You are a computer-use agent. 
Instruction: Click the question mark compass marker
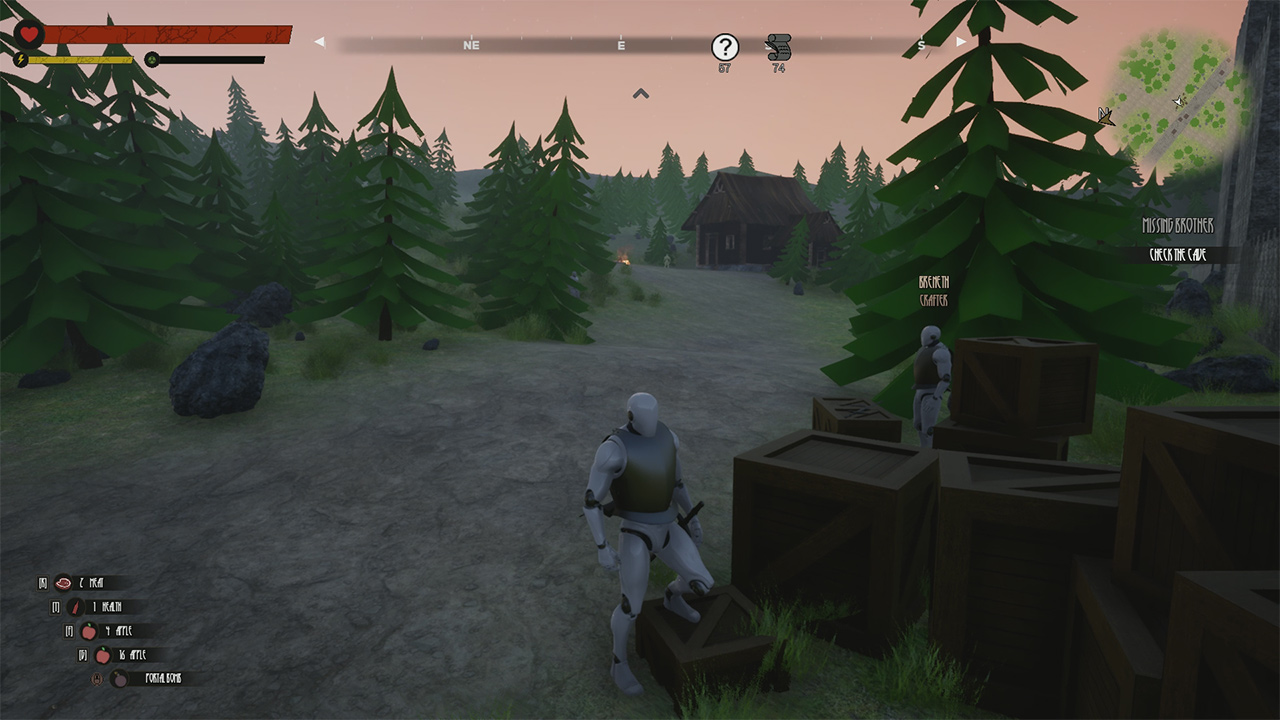[725, 46]
